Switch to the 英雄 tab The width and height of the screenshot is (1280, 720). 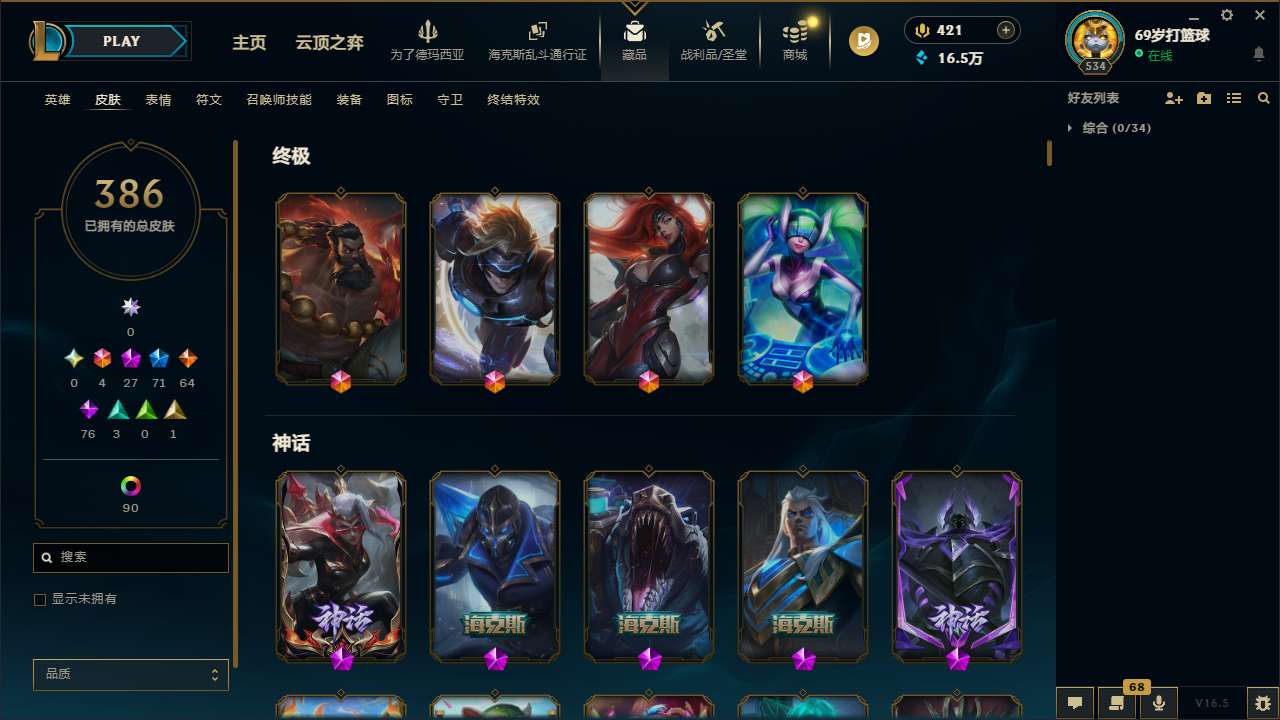(x=57, y=100)
